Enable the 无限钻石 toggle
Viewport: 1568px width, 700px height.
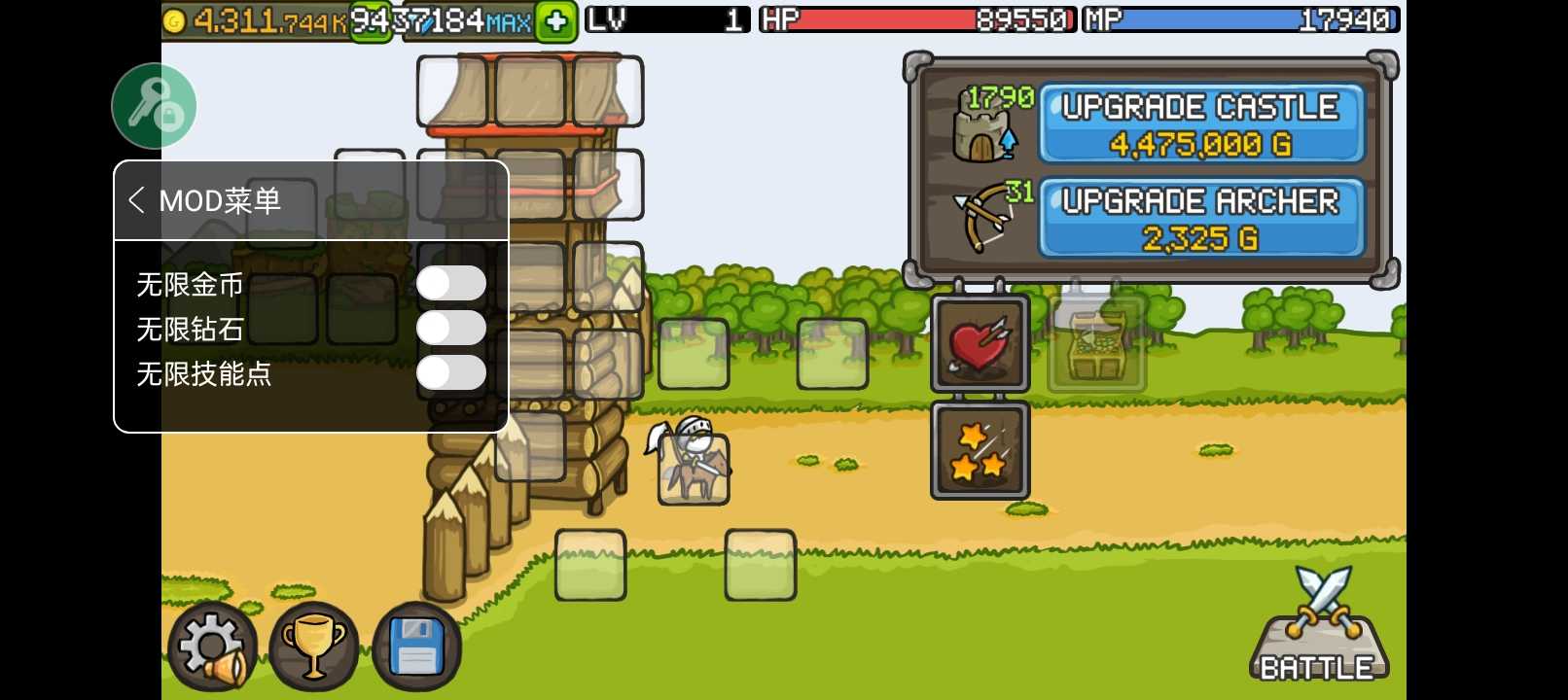[451, 328]
